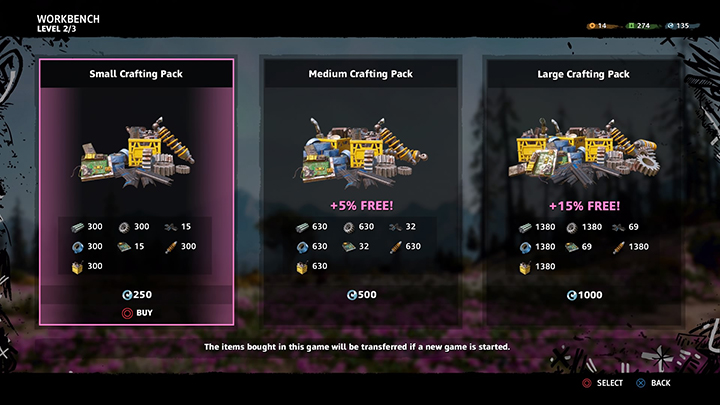Buy the Small Crafting Pack
This screenshot has height=405, width=720.
(137, 312)
